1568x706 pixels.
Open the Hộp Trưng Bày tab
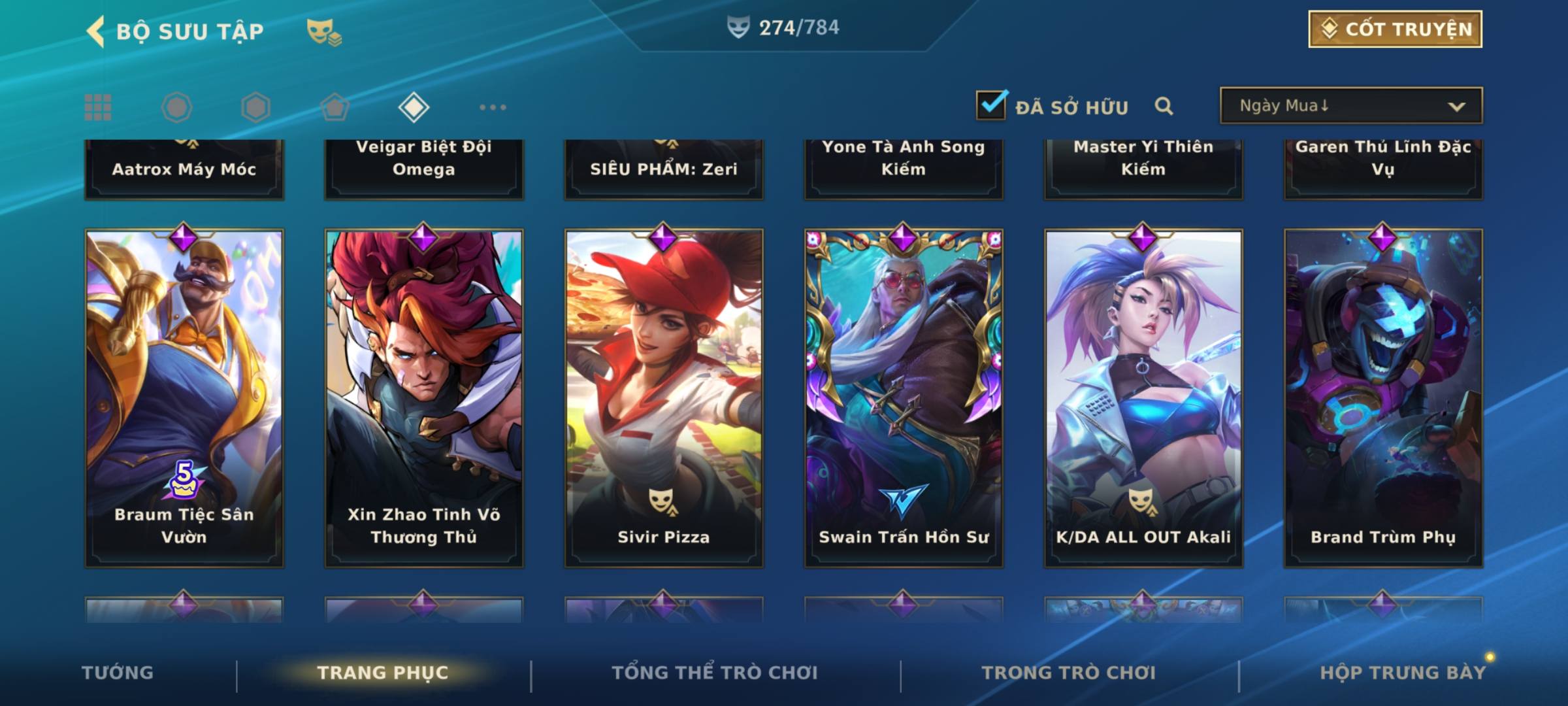[x=1403, y=673]
